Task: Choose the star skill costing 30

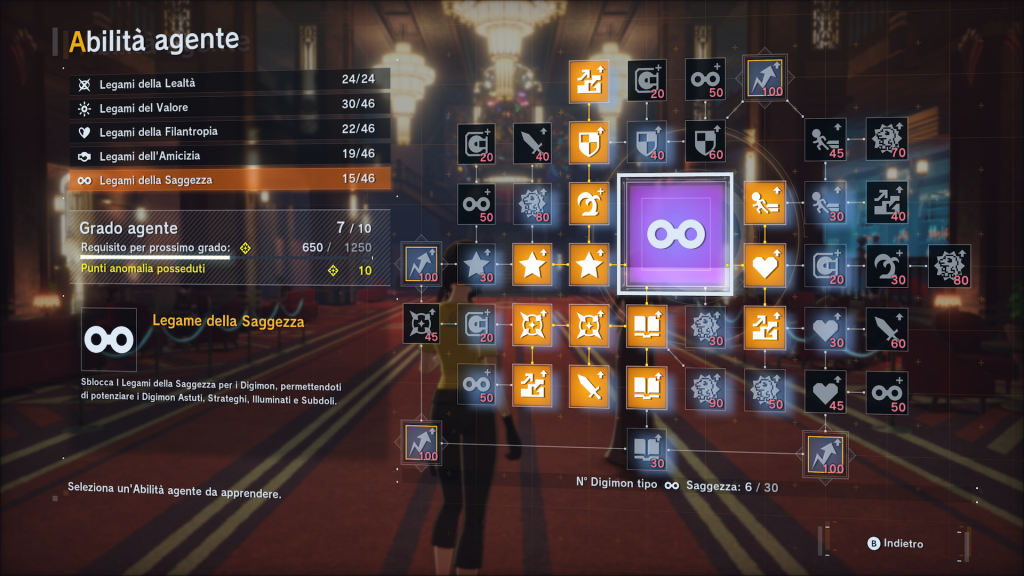Action: [x=478, y=265]
